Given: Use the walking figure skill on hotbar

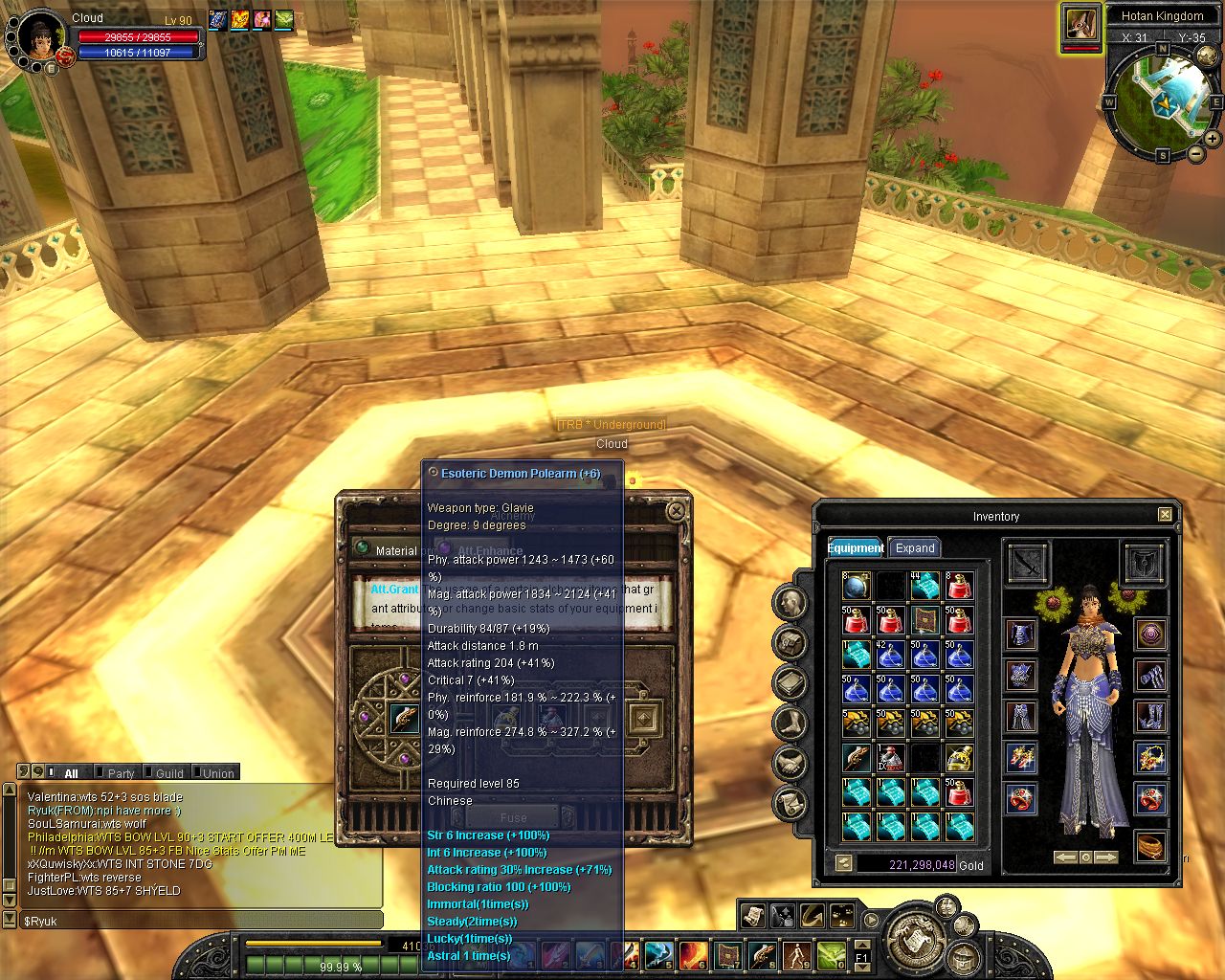Looking at the screenshot, I should pyautogui.click(x=796, y=954).
